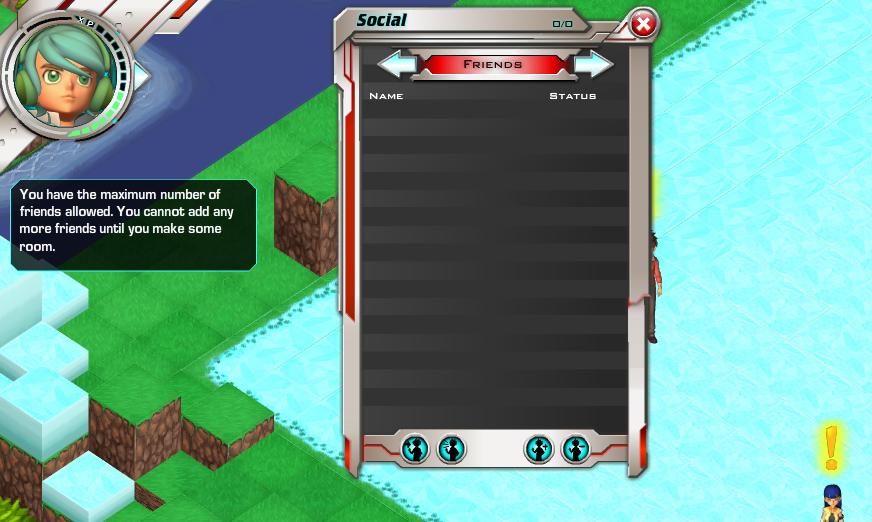
Task: Click the leftmost silhouette icon in the Social panel
Action: point(415,449)
